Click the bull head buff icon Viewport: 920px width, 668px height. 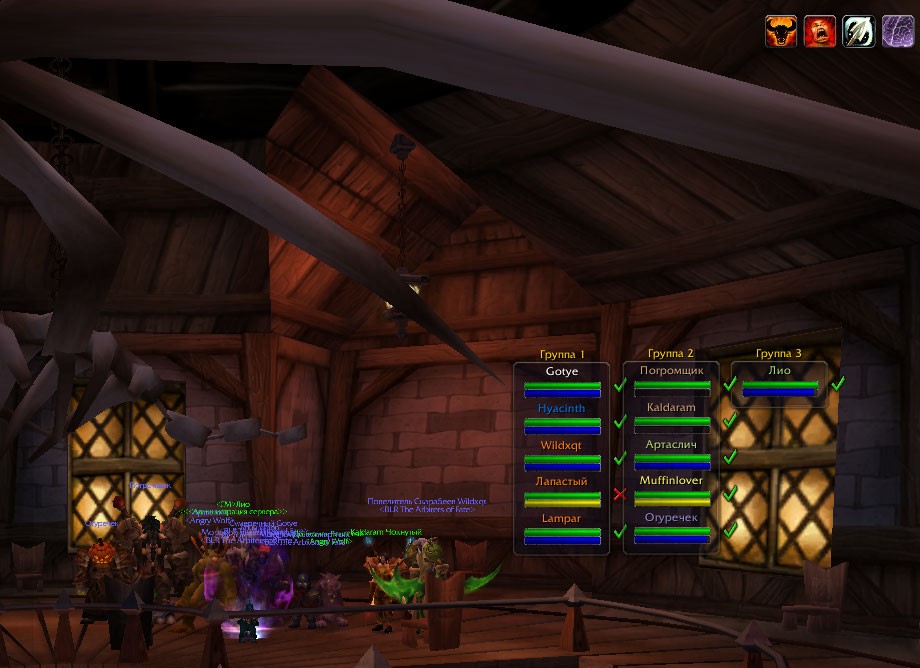[x=781, y=31]
